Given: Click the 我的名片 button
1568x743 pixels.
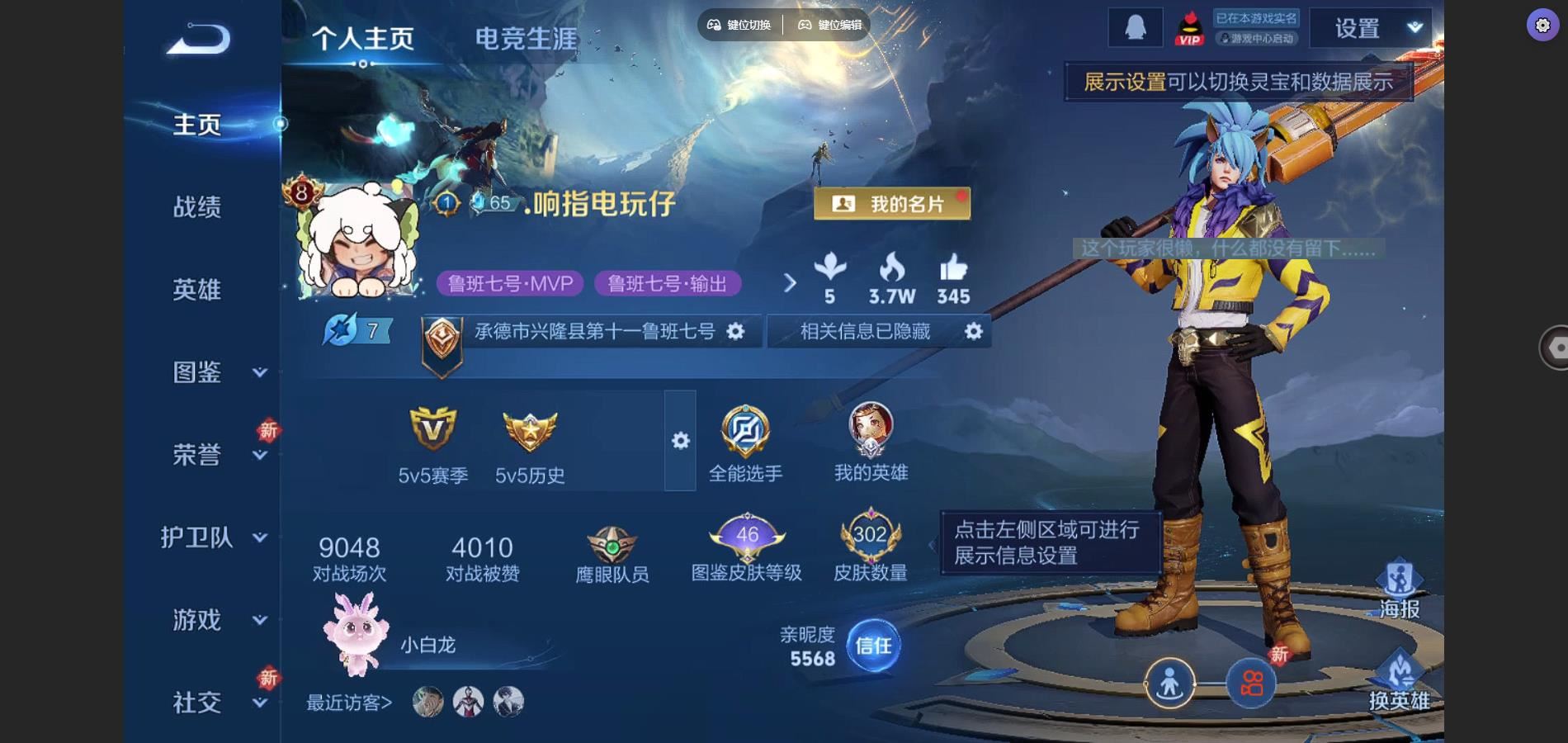Looking at the screenshot, I should pos(891,204).
